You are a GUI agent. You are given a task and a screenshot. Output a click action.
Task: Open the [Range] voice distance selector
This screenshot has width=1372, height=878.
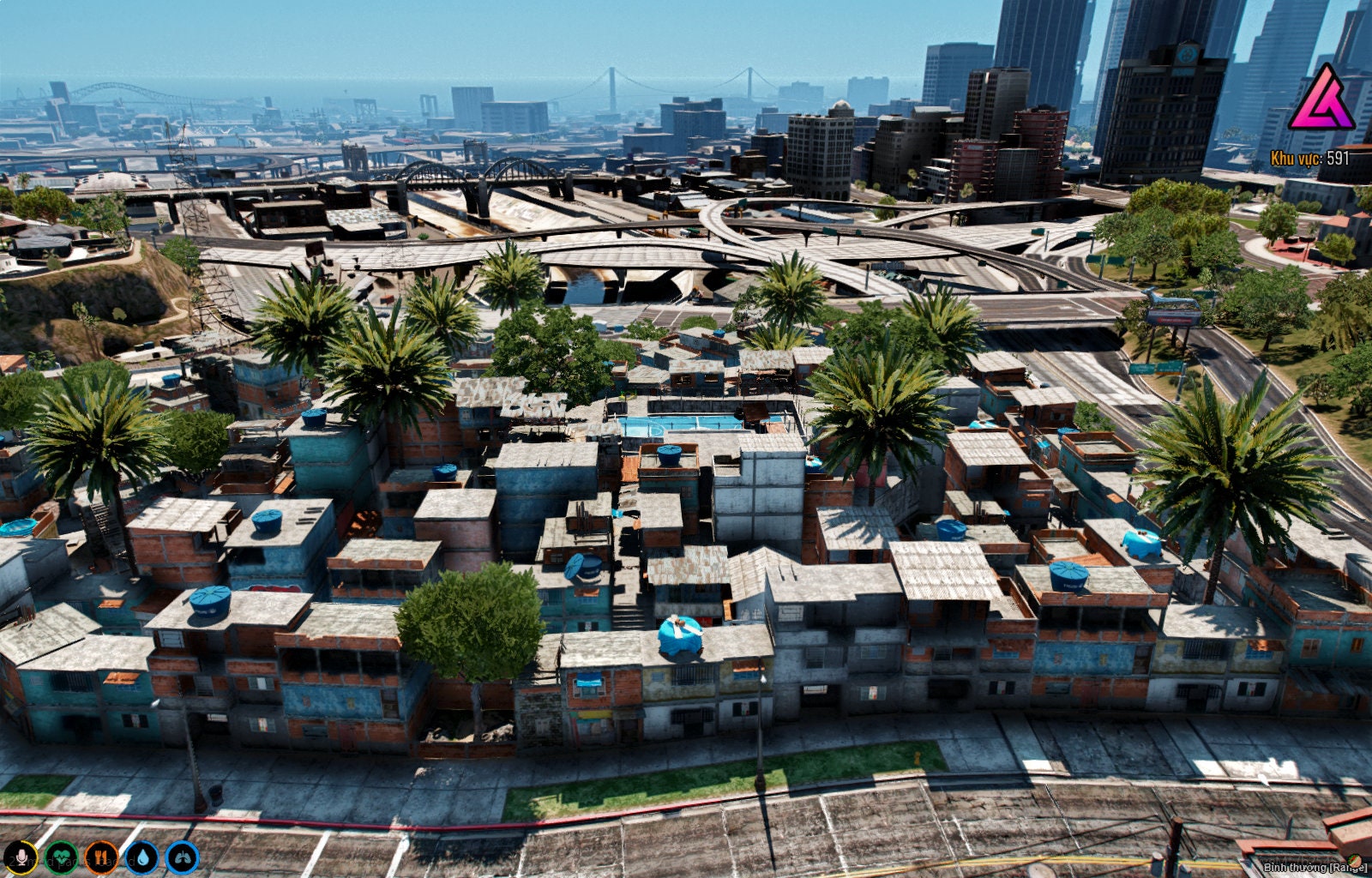tap(1330, 867)
